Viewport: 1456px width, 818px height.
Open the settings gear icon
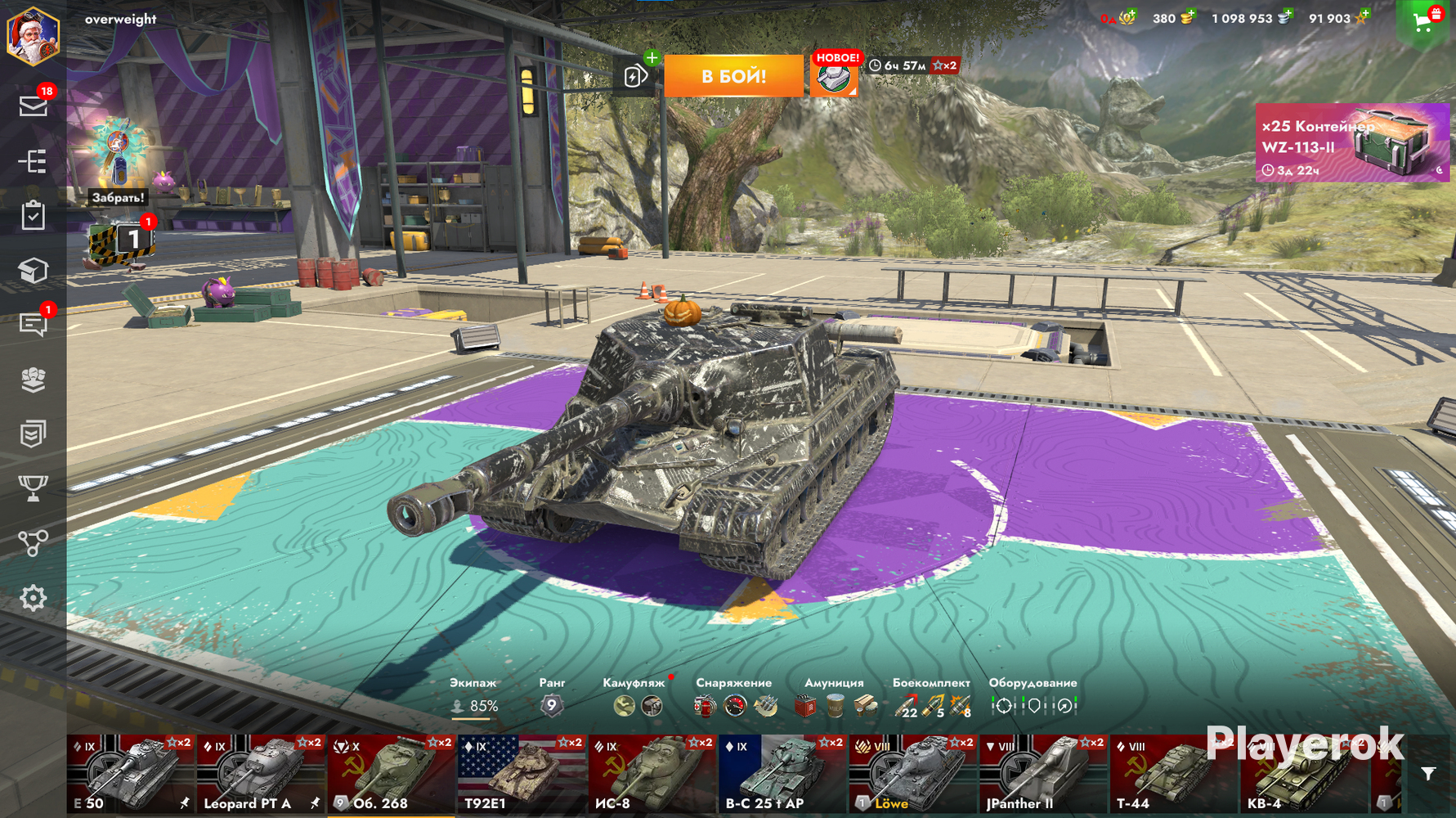33,598
